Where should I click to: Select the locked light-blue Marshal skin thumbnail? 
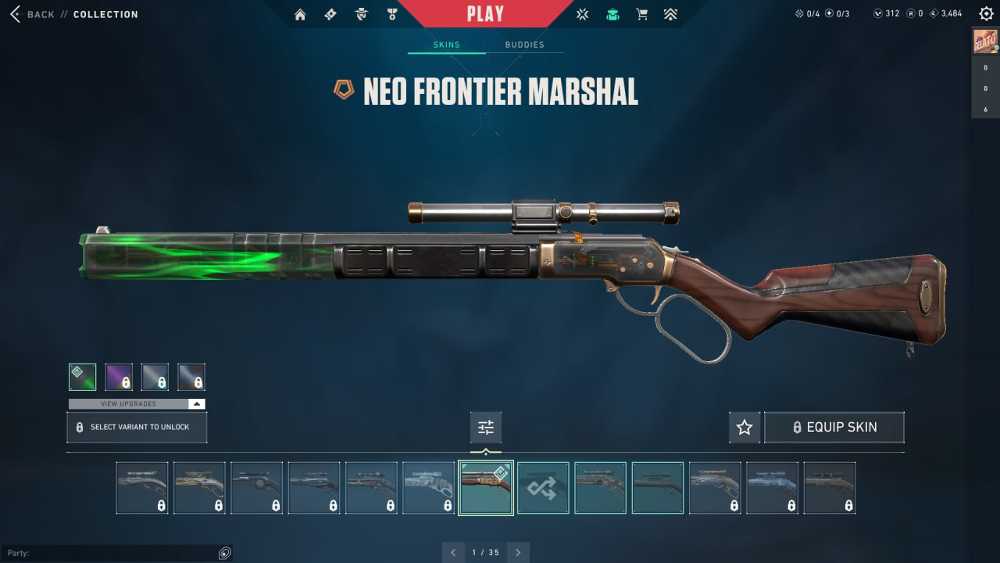pyautogui.click(x=772, y=488)
